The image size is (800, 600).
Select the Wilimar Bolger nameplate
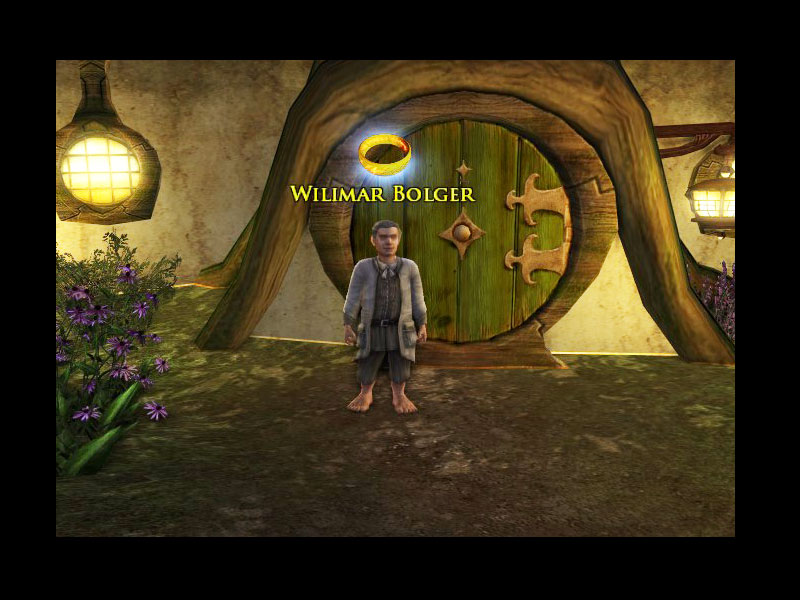[x=382, y=194]
